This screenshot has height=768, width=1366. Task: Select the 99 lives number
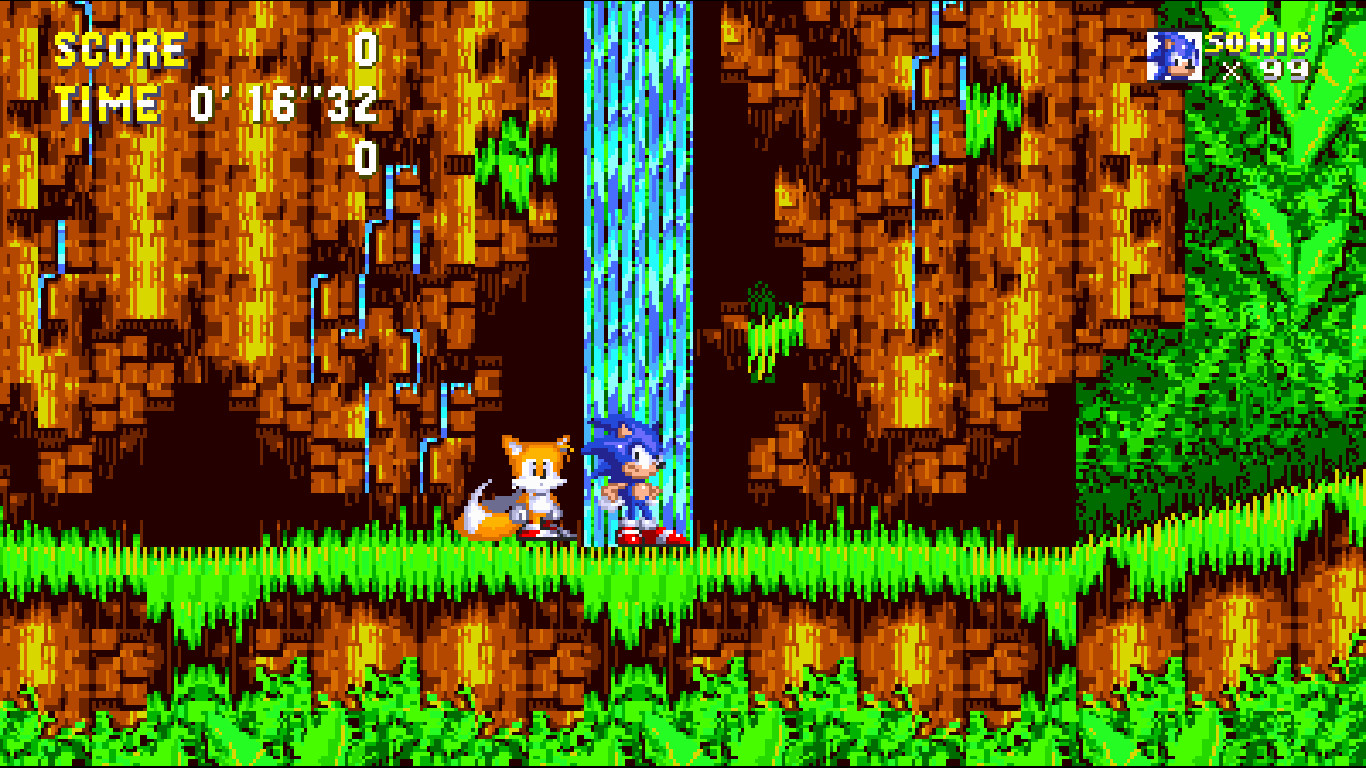(1286, 72)
